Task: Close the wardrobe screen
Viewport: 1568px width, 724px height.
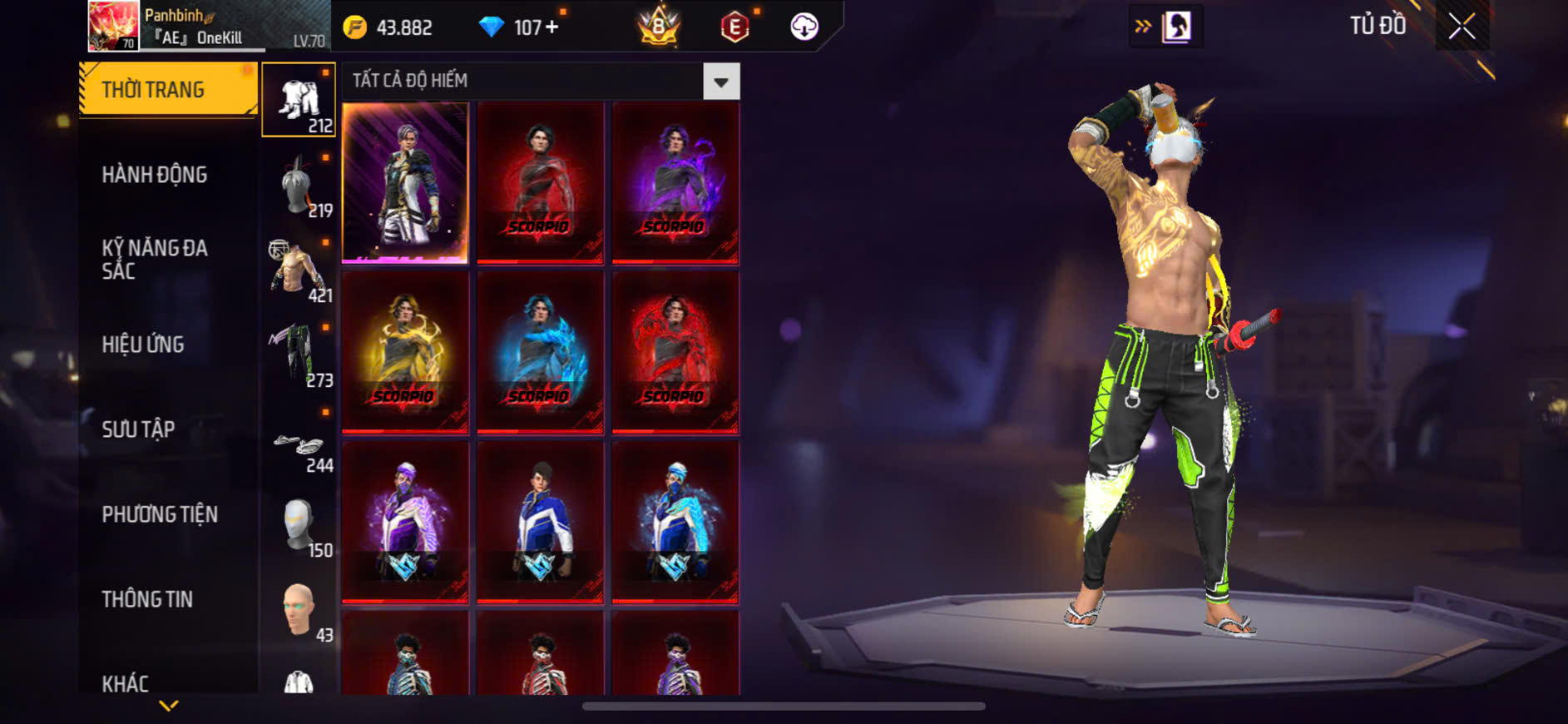Action: click(x=1462, y=27)
